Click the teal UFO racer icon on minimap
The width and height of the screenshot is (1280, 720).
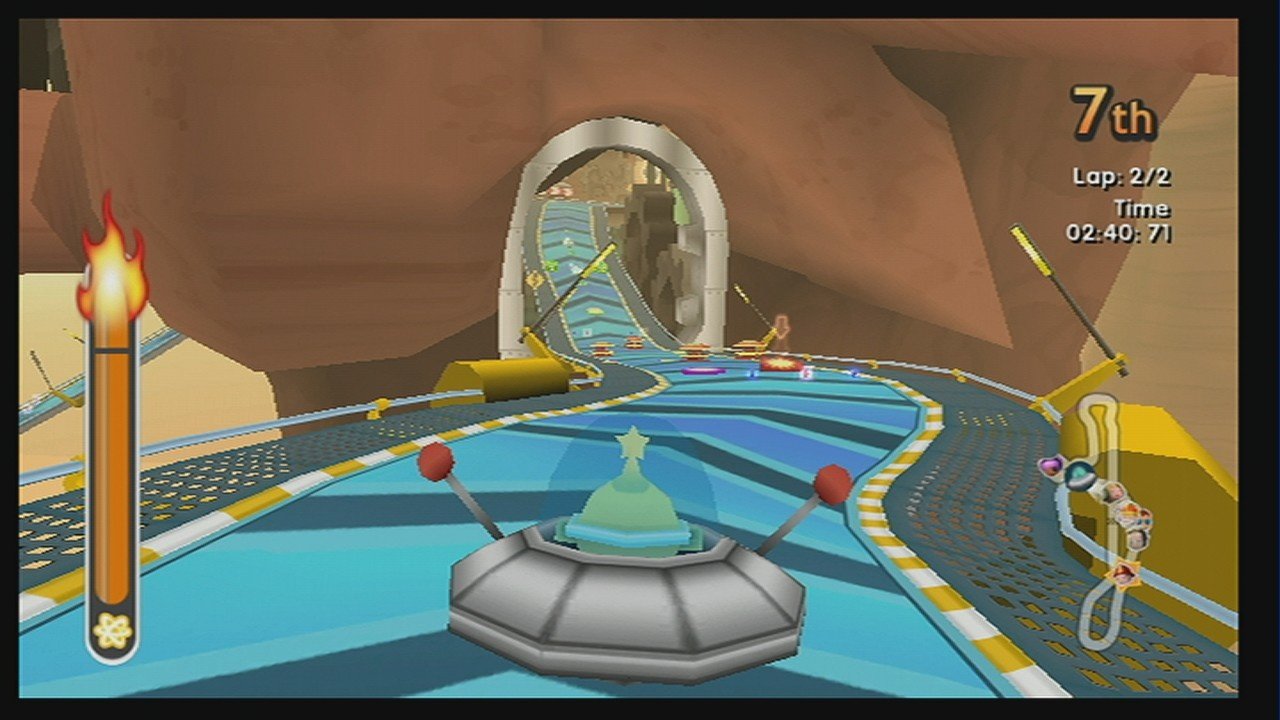pyautogui.click(x=1079, y=474)
